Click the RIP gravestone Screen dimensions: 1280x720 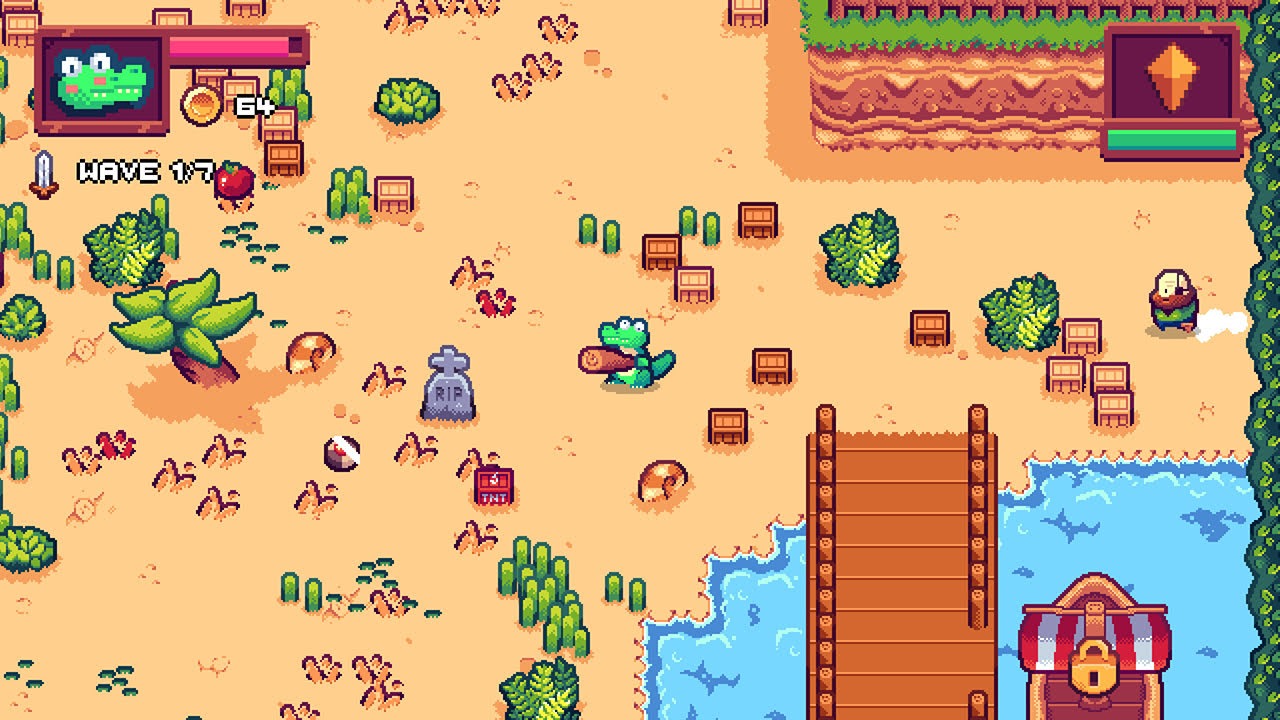tap(449, 385)
